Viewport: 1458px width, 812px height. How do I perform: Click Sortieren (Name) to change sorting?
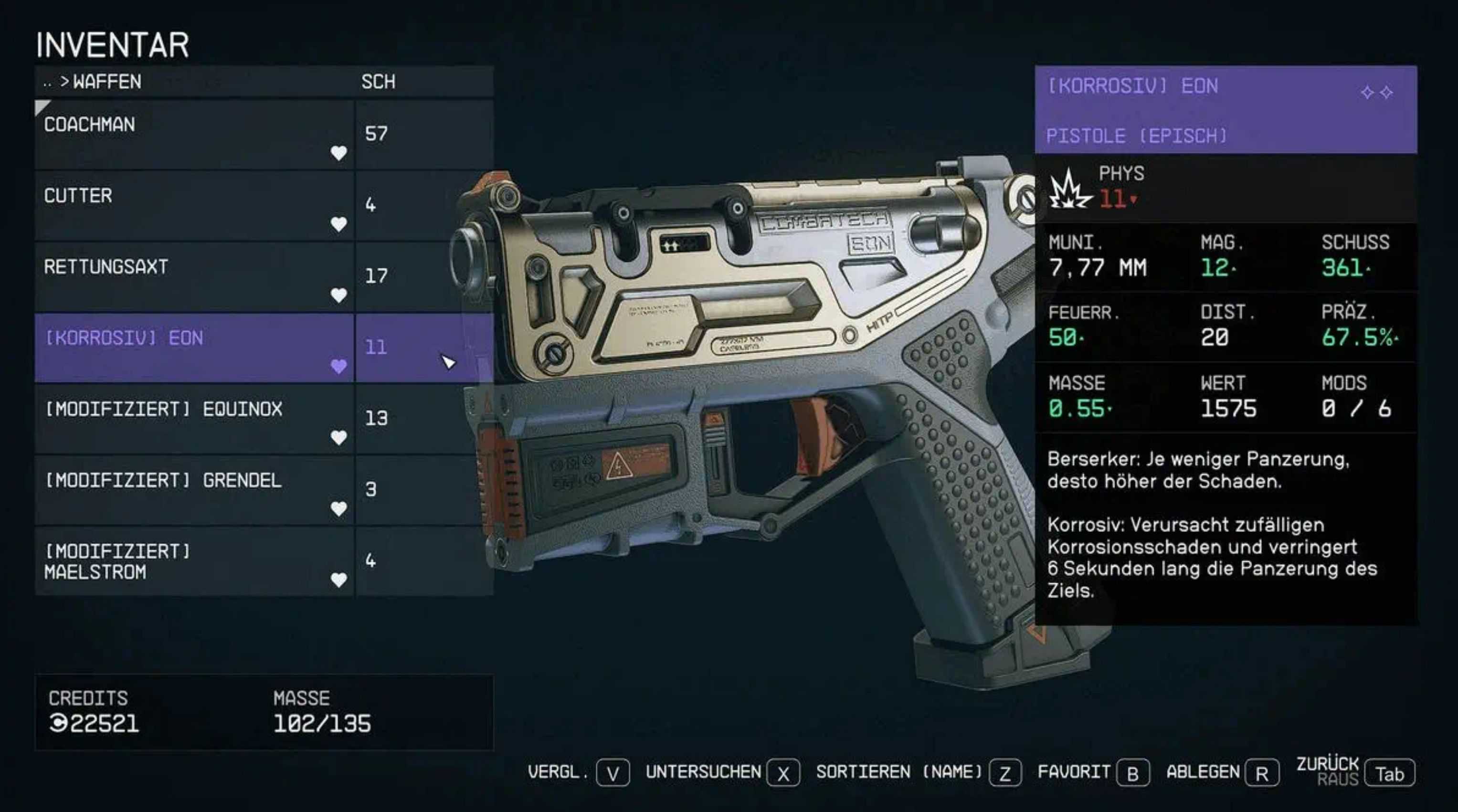tap(1004, 773)
